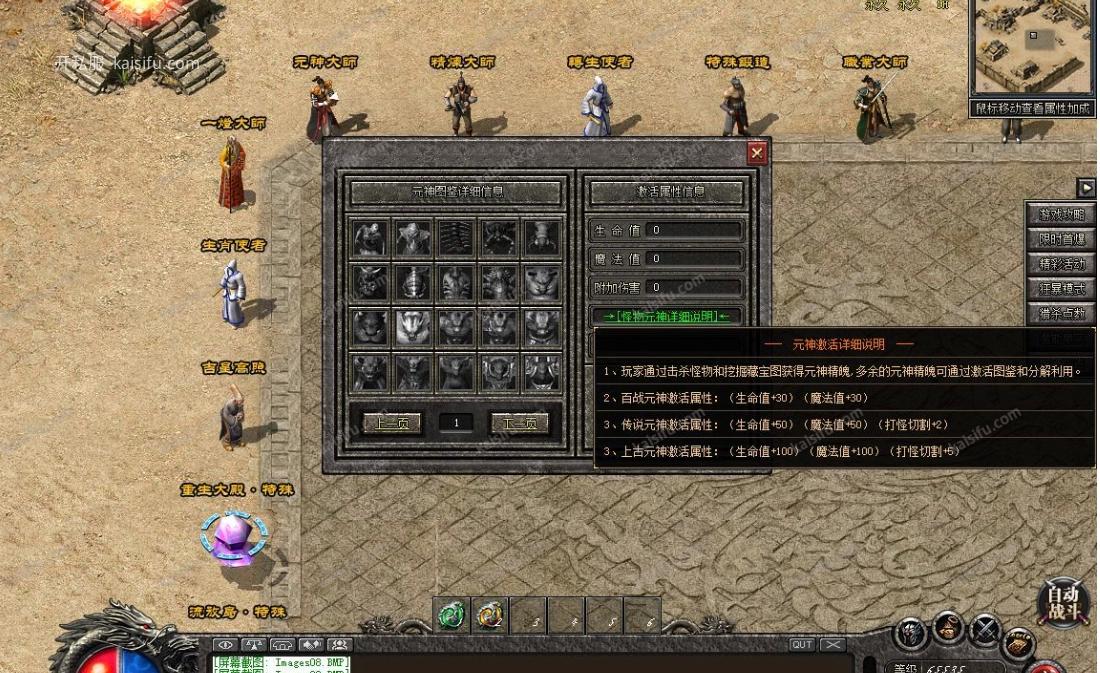Screen dimensions: 1100x673
Task: Use the gold and red ring hotbar item
Action: [x=489, y=616]
